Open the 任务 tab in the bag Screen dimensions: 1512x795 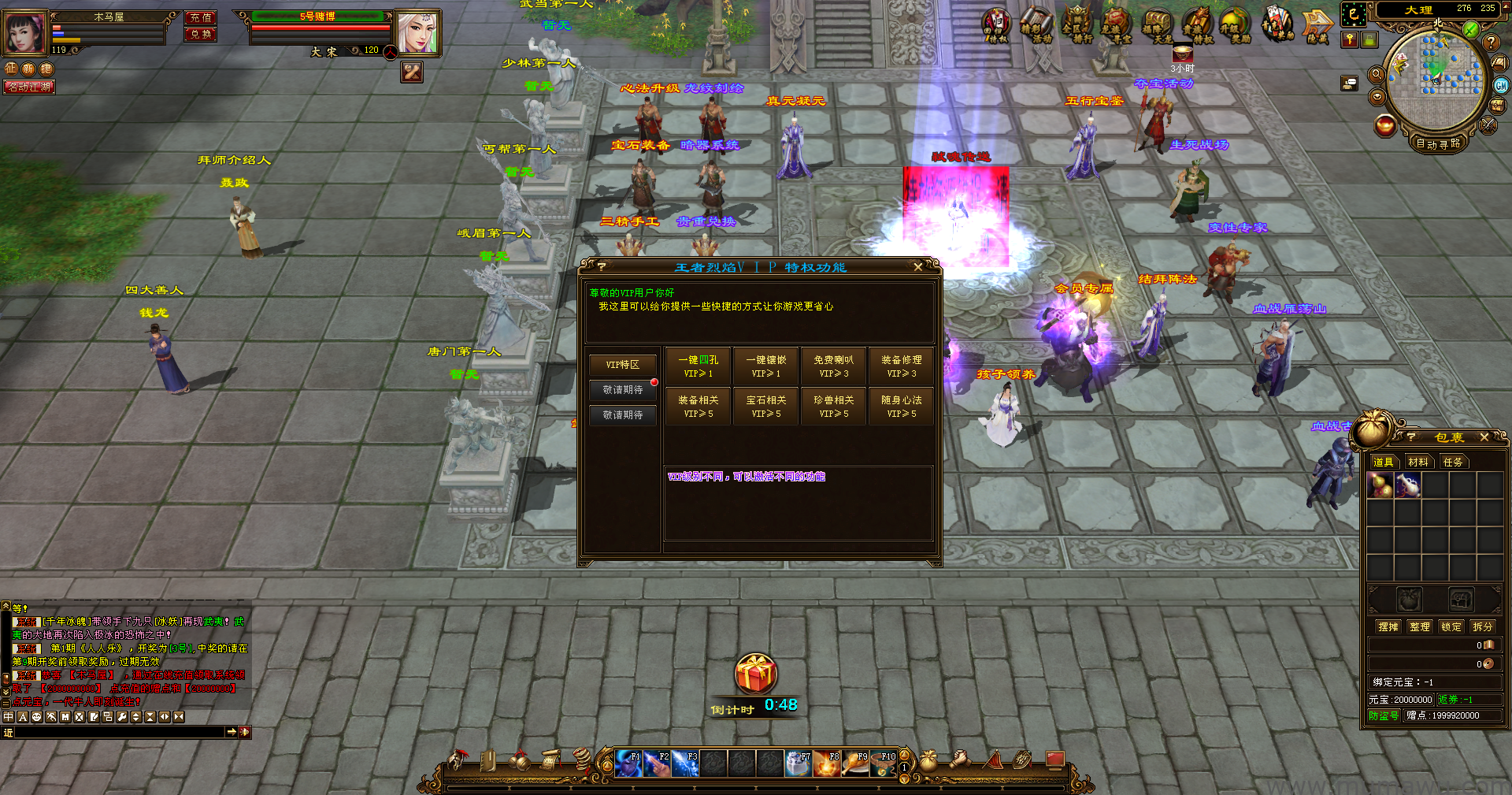point(1452,463)
